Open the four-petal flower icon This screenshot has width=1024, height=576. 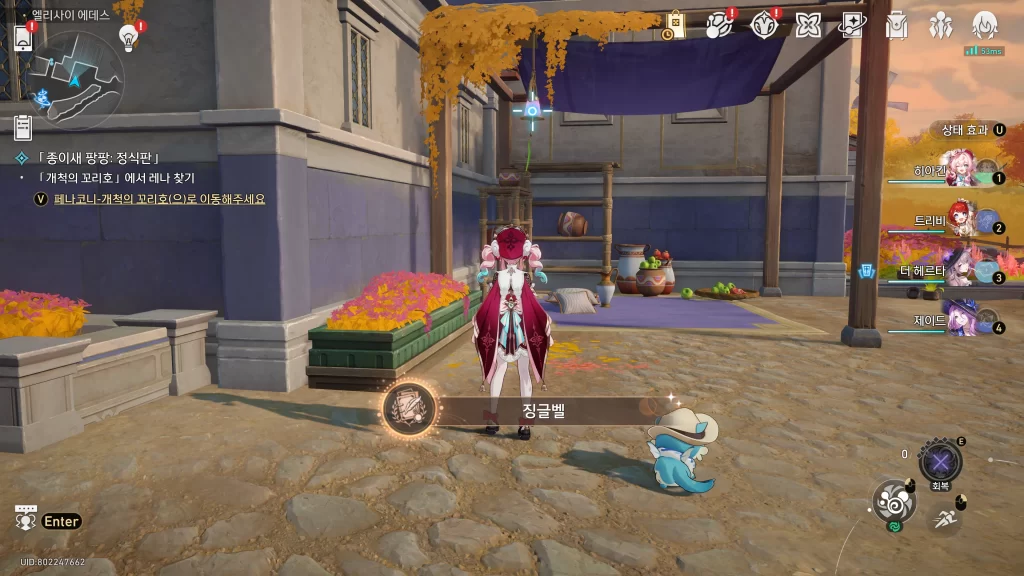click(x=807, y=25)
